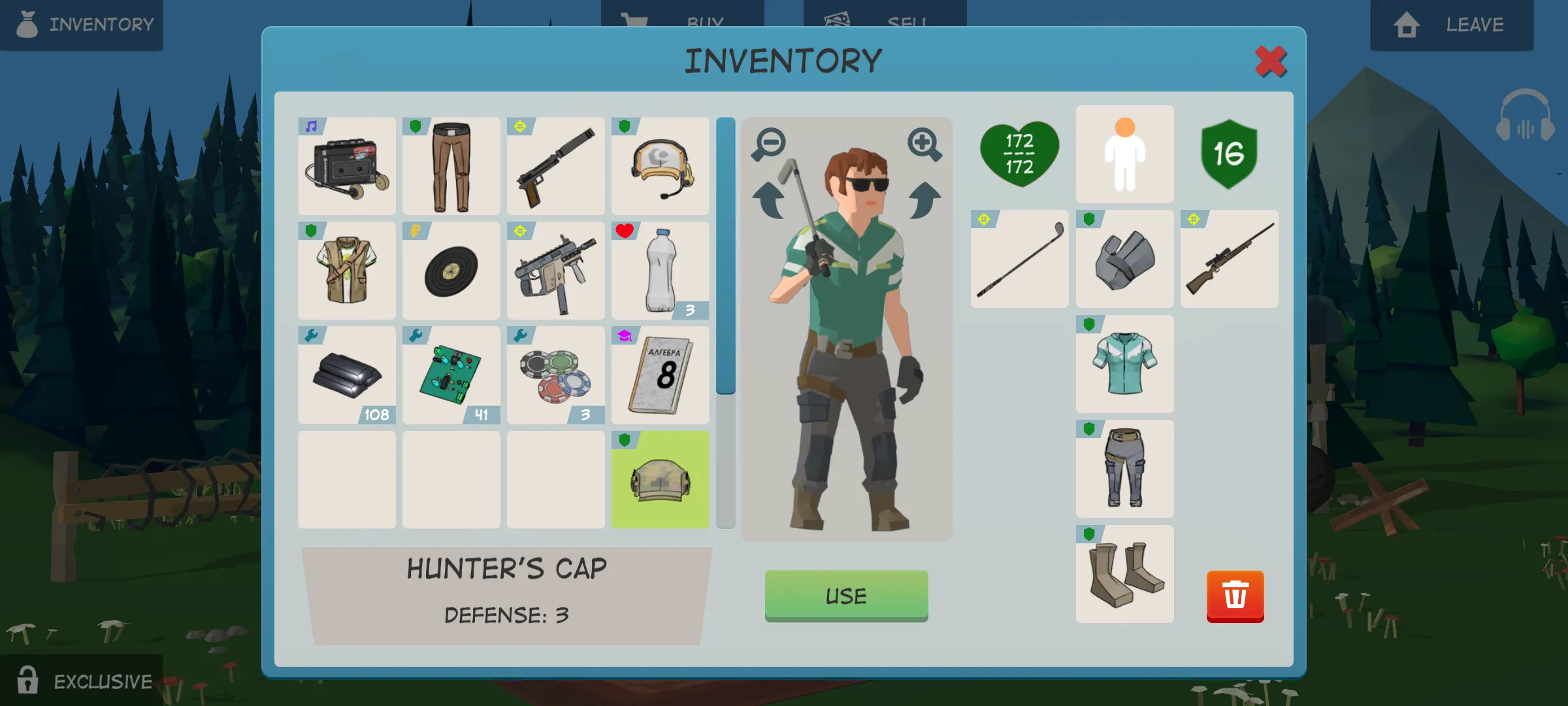This screenshot has width=1568, height=706.
Task: Choose the headset helmet item
Action: 660,167
